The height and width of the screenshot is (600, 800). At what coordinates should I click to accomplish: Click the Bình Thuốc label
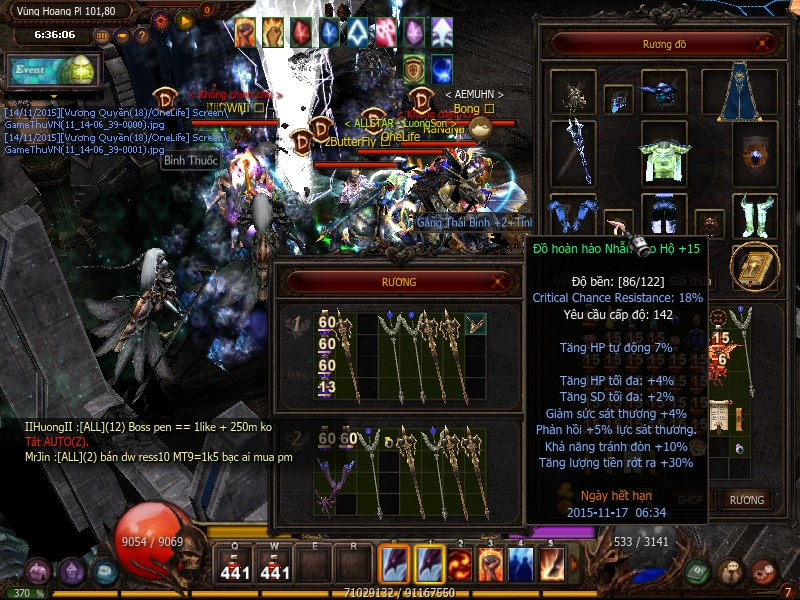pyautogui.click(x=190, y=160)
